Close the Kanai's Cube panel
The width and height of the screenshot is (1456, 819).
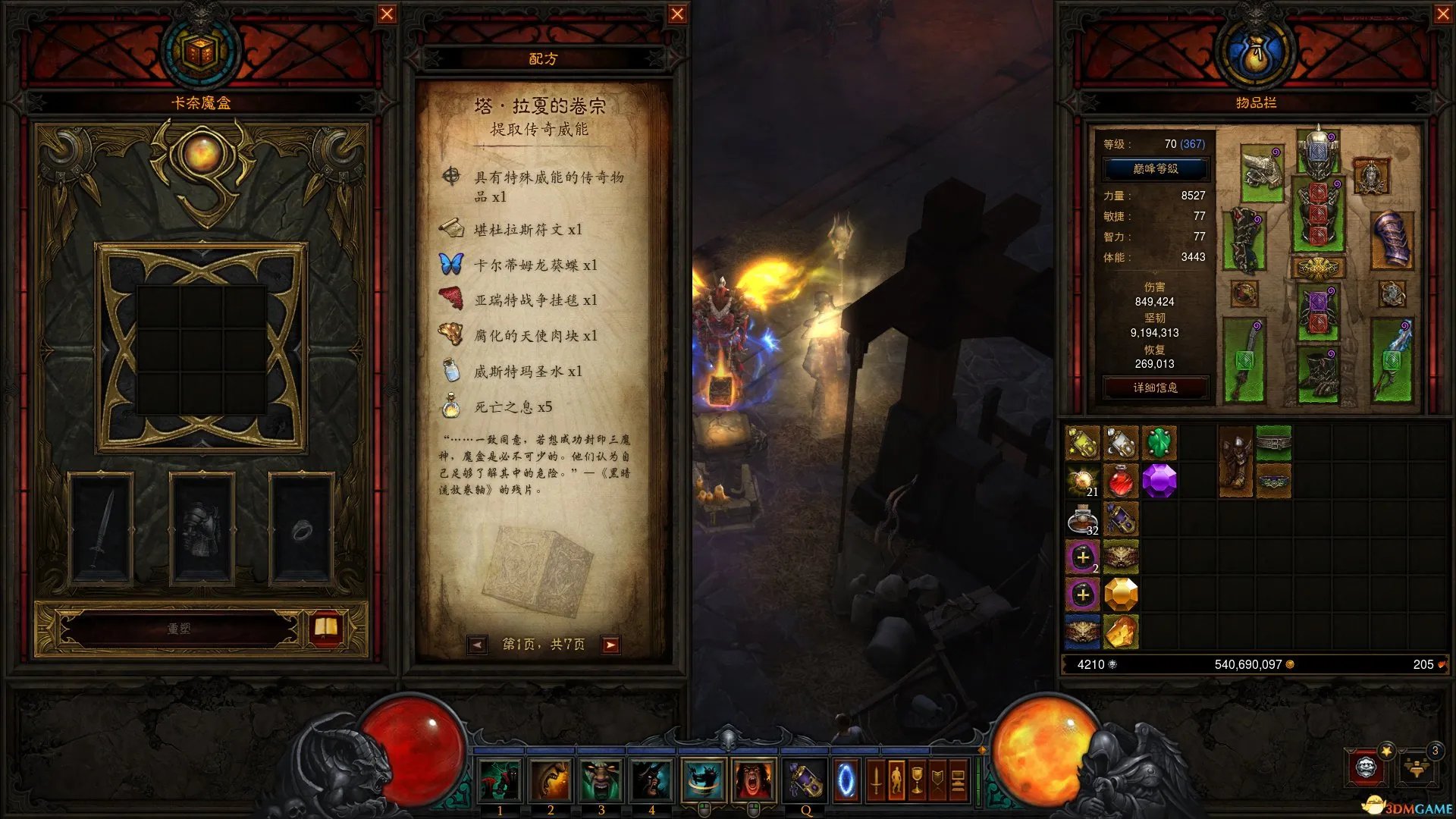coord(387,14)
